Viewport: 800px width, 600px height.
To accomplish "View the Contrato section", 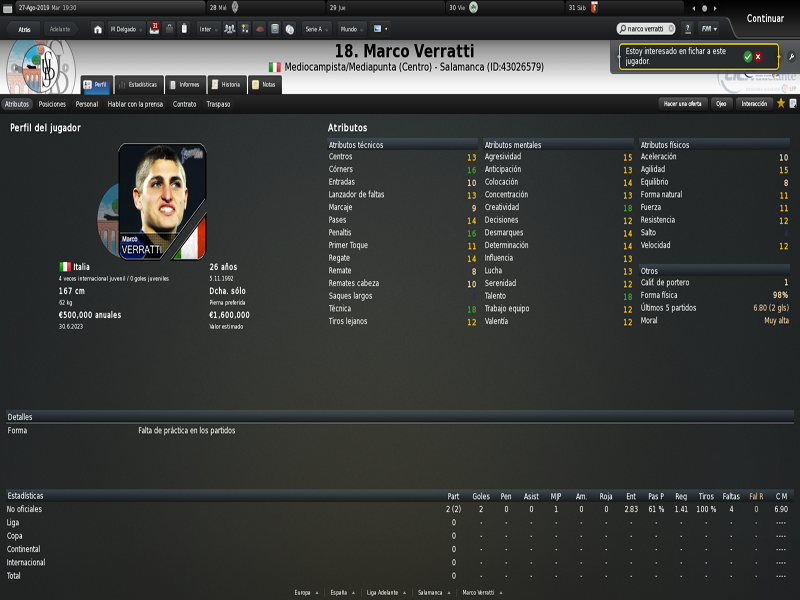I will (x=184, y=104).
